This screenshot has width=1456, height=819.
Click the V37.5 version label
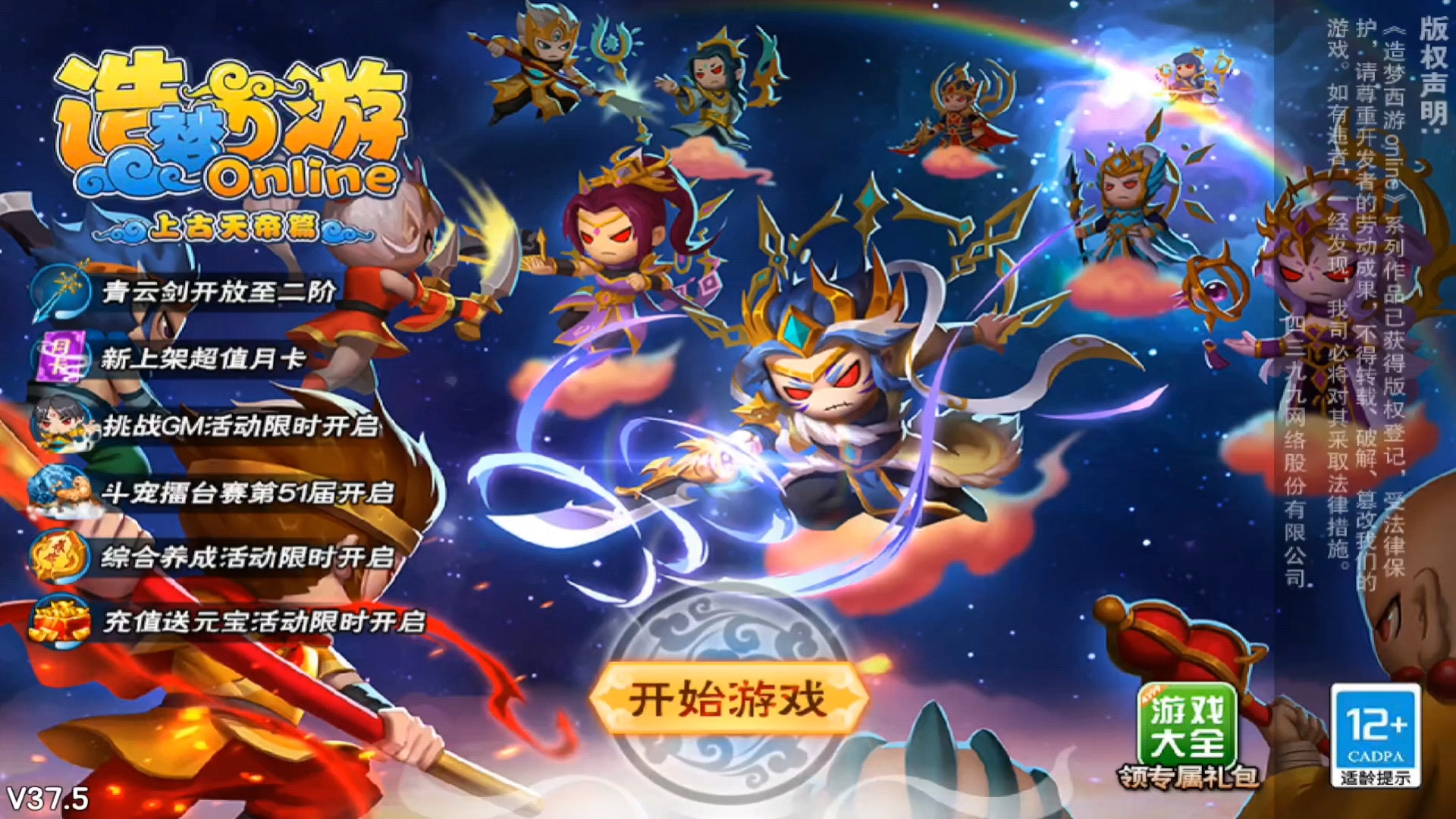[48, 796]
